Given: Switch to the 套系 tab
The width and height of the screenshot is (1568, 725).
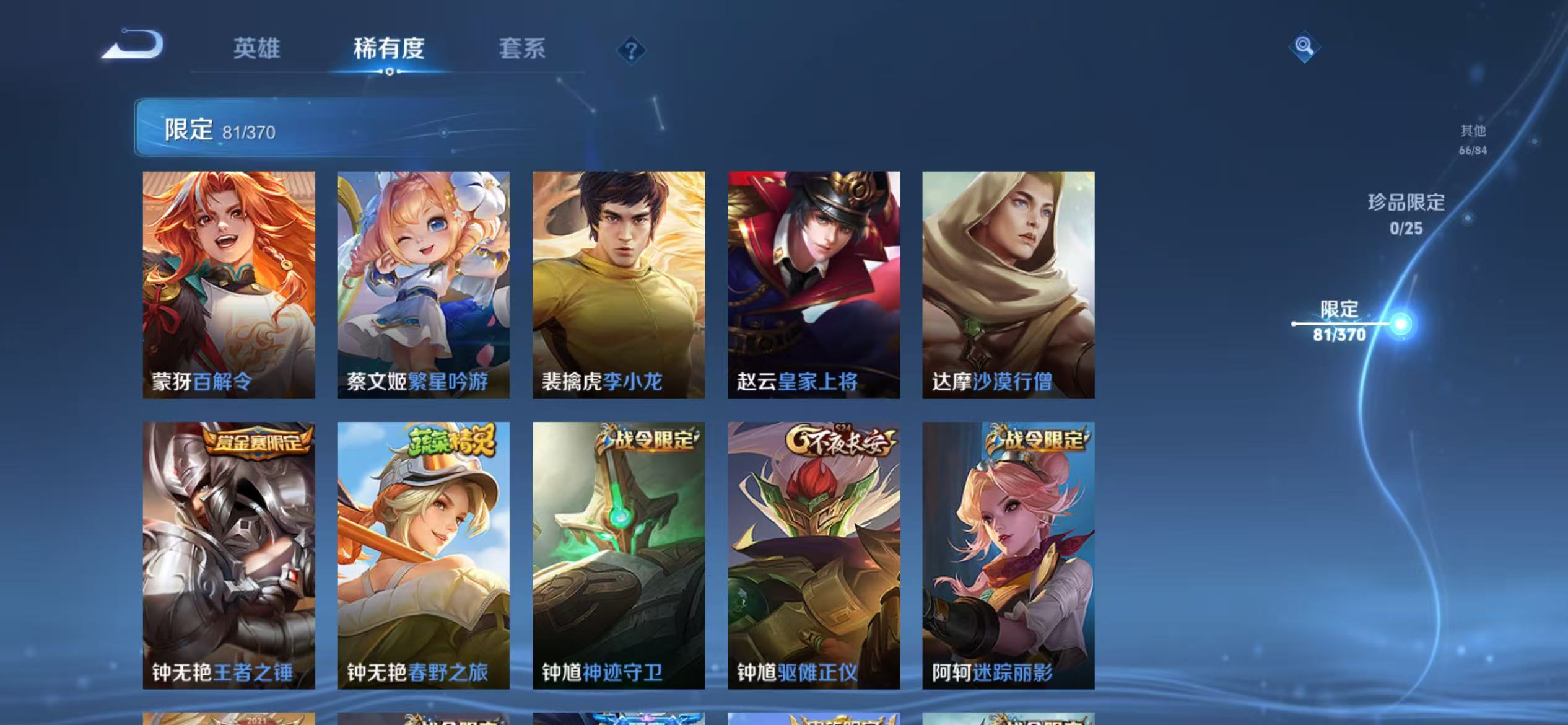Looking at the screenshot, I should click(x=523, y=50).
